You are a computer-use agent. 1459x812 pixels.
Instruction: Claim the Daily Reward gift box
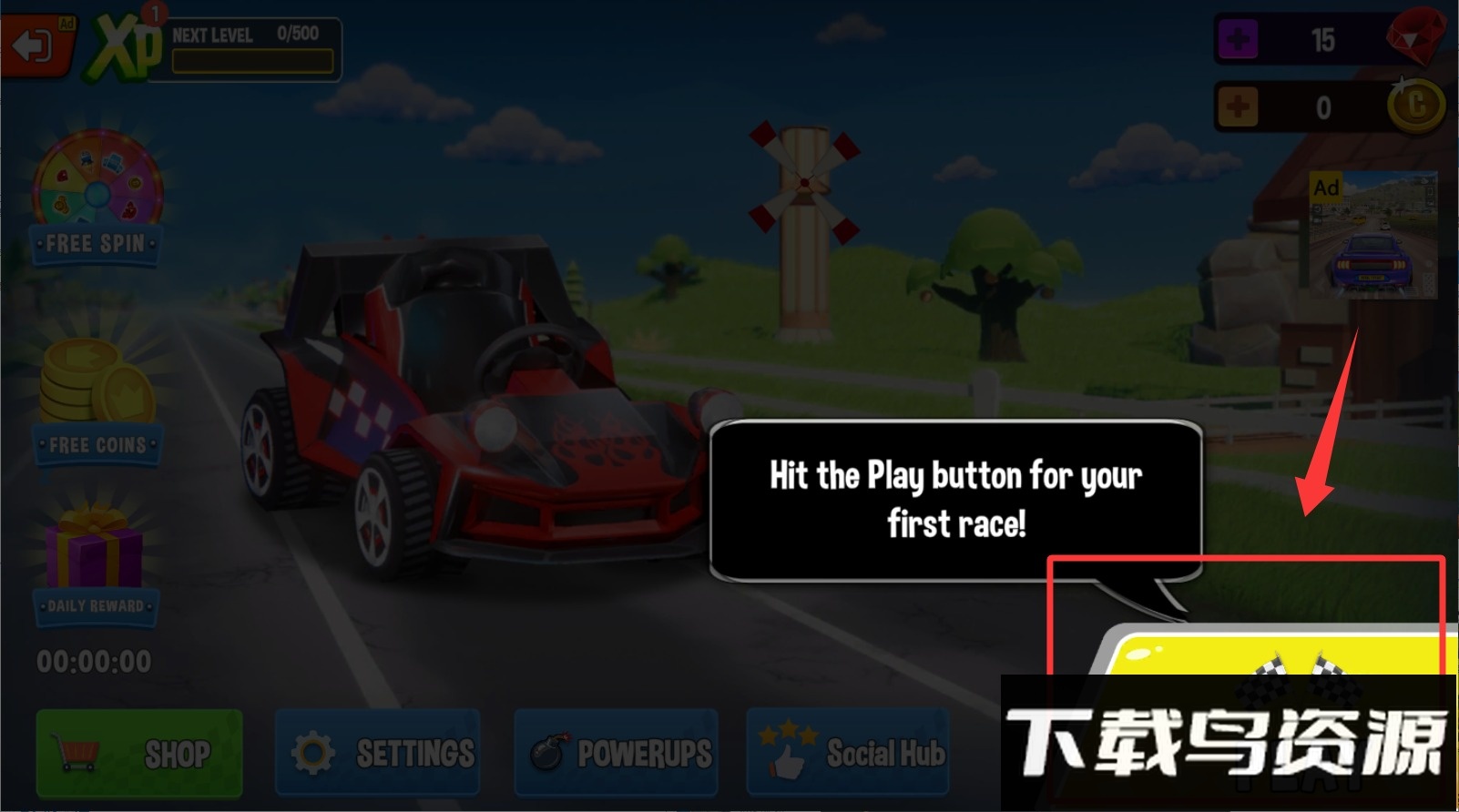coord(95,562)
